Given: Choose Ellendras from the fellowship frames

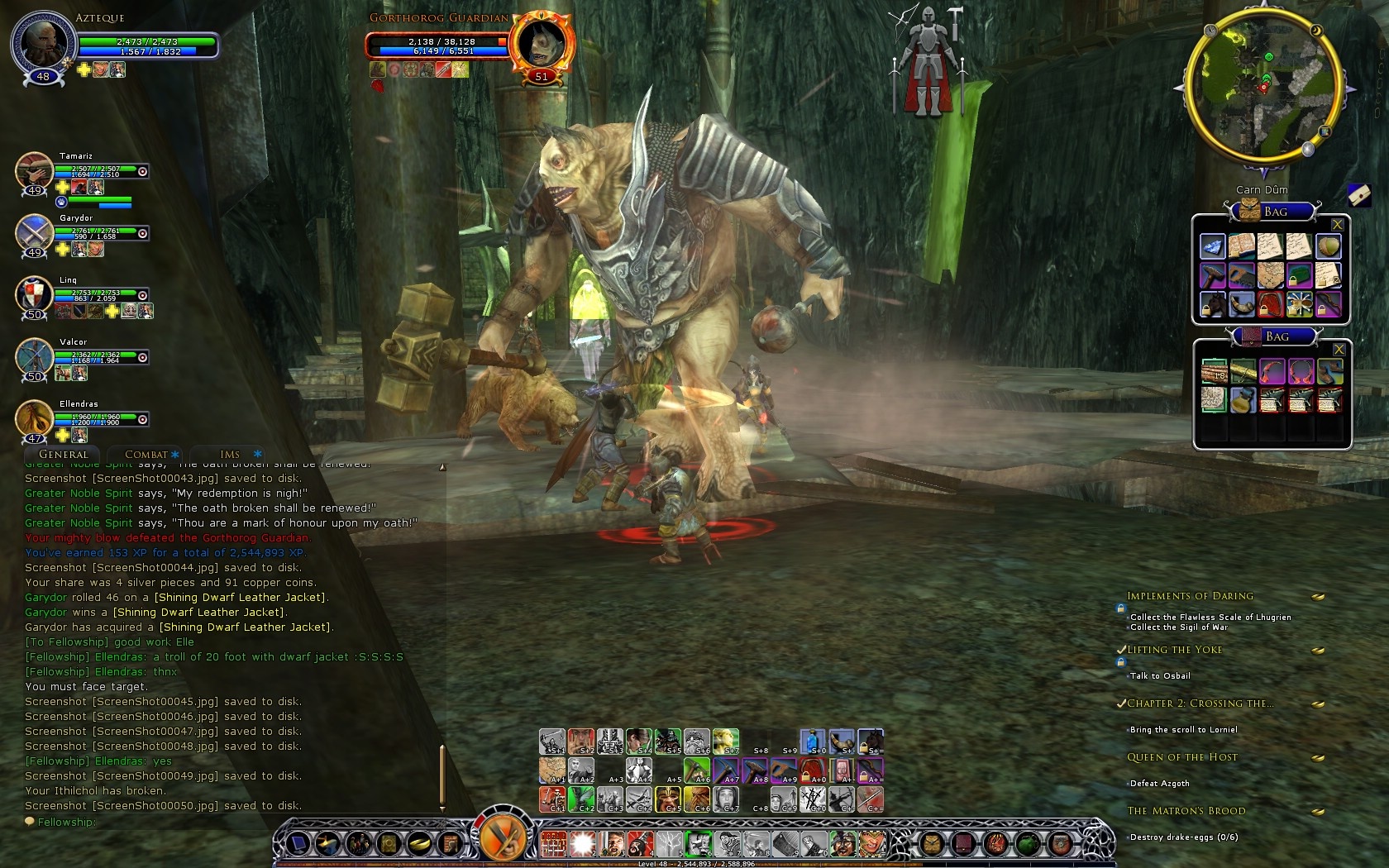Looking at the screenshot, I should pos(34,419).
